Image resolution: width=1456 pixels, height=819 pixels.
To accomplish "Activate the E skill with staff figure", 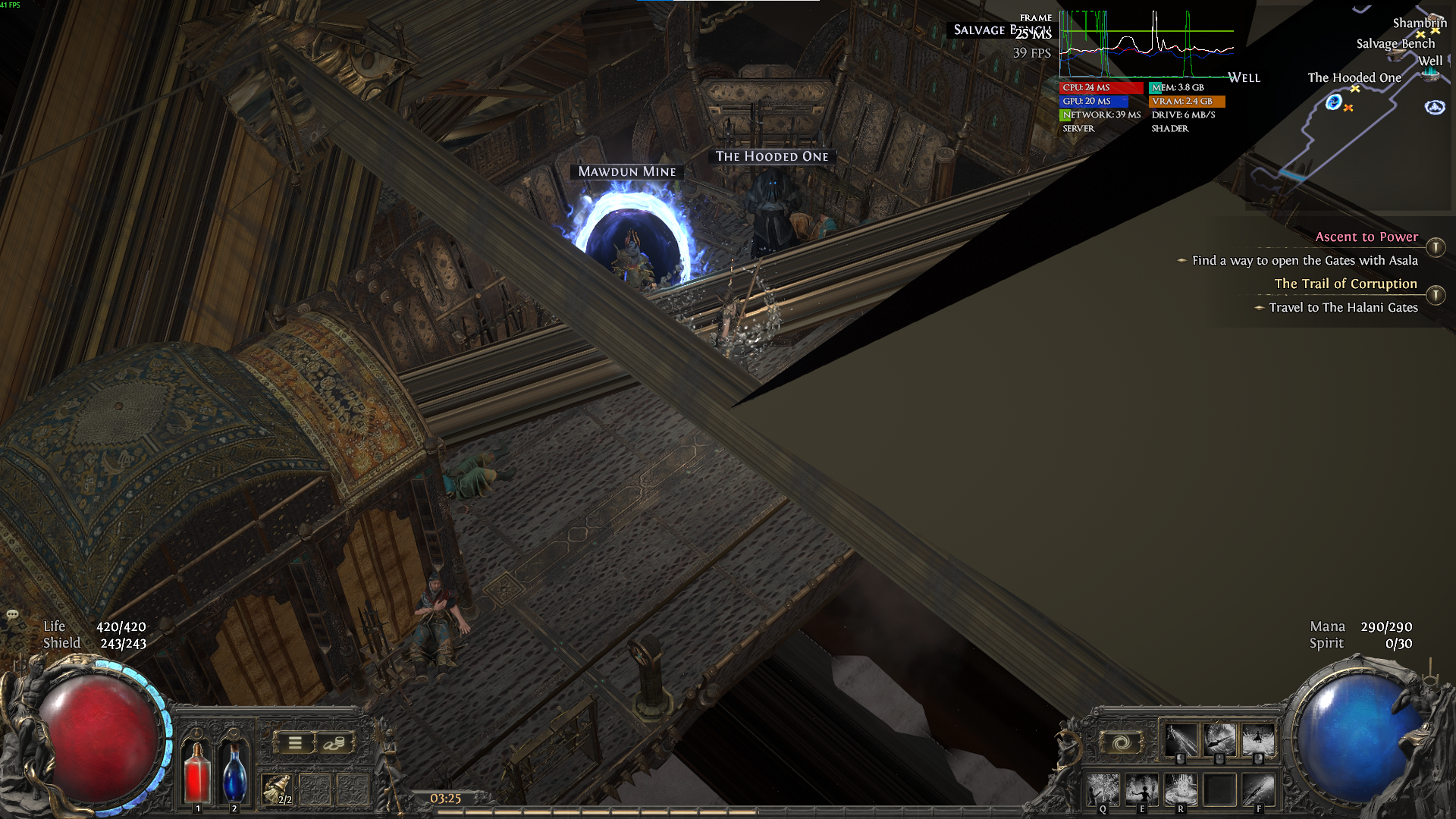I will [1141, 790].
